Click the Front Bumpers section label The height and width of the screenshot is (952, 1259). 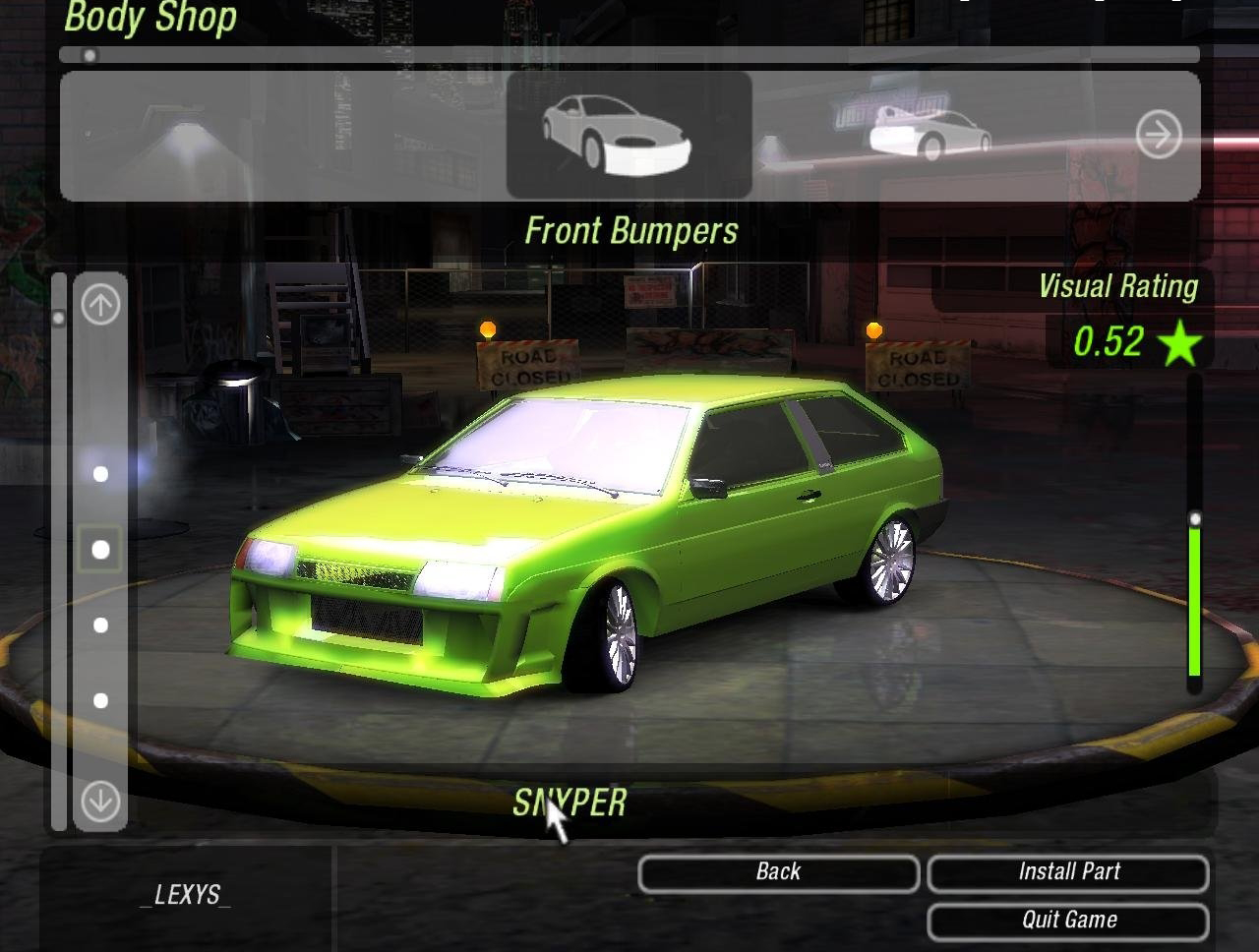[633, 230]
